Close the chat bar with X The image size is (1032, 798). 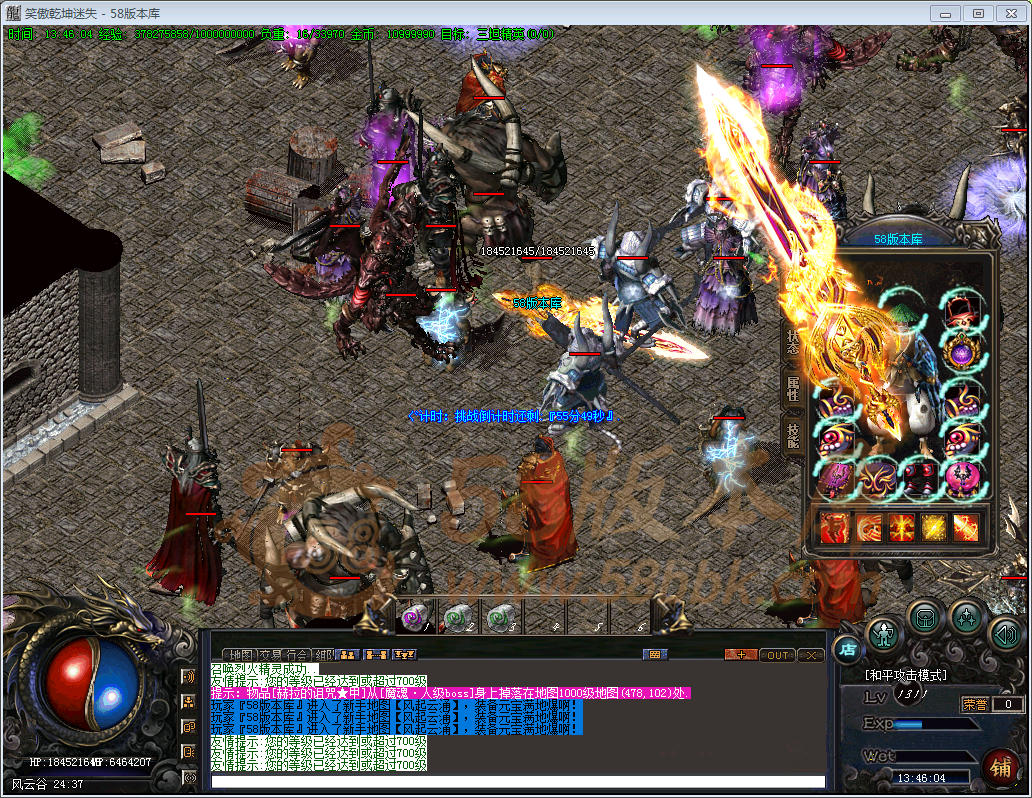[x=810, y=655]
